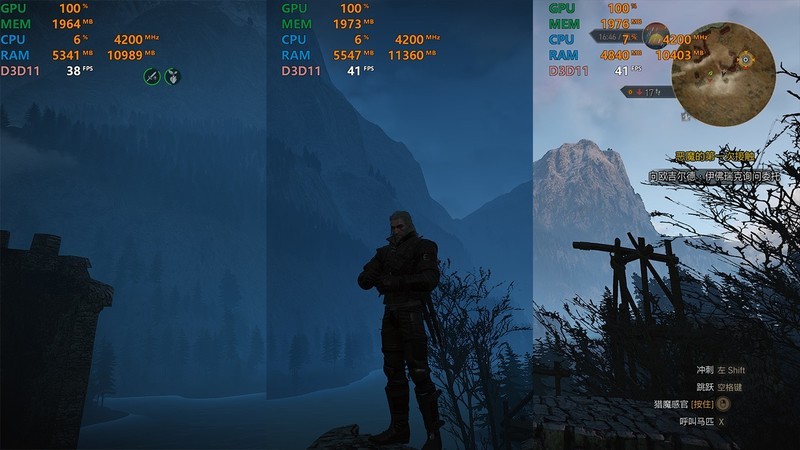Select the plant buff icon
Viewport: 800px width, 450px height.
point(172,75)
